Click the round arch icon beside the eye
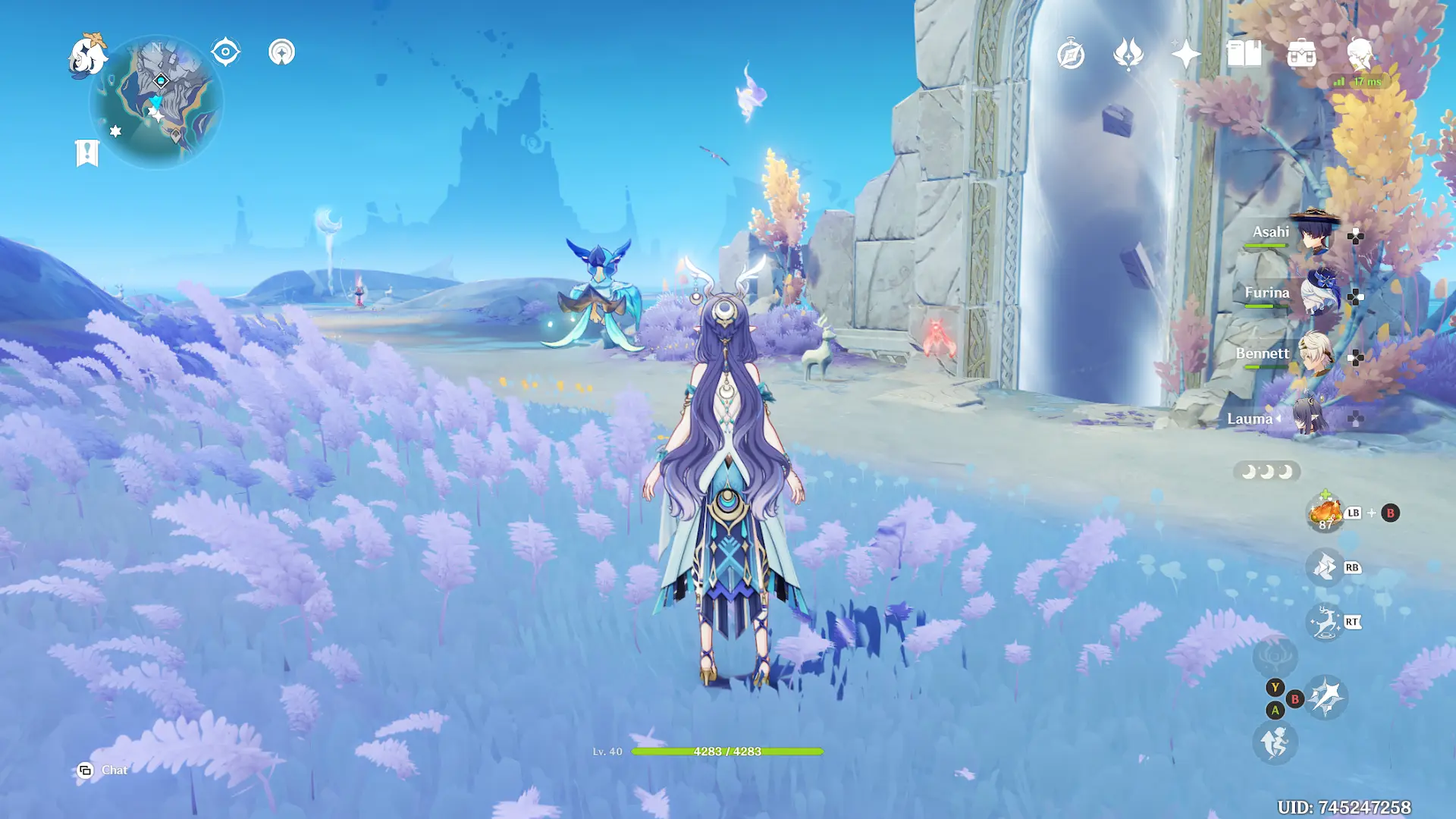 (x=281, y=52)
